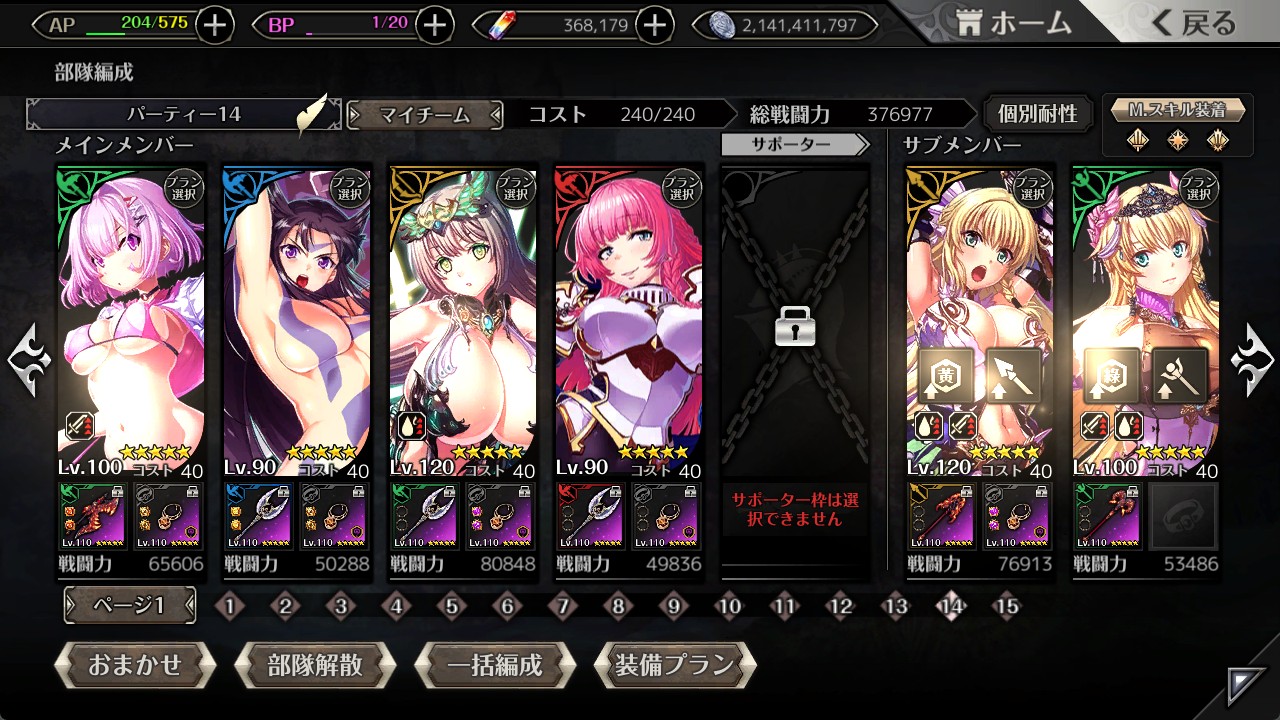The height and width of the screenshot is (720, 1280).
Task: Open 装備プラン equipment plans
Action: tap(675, 665)
